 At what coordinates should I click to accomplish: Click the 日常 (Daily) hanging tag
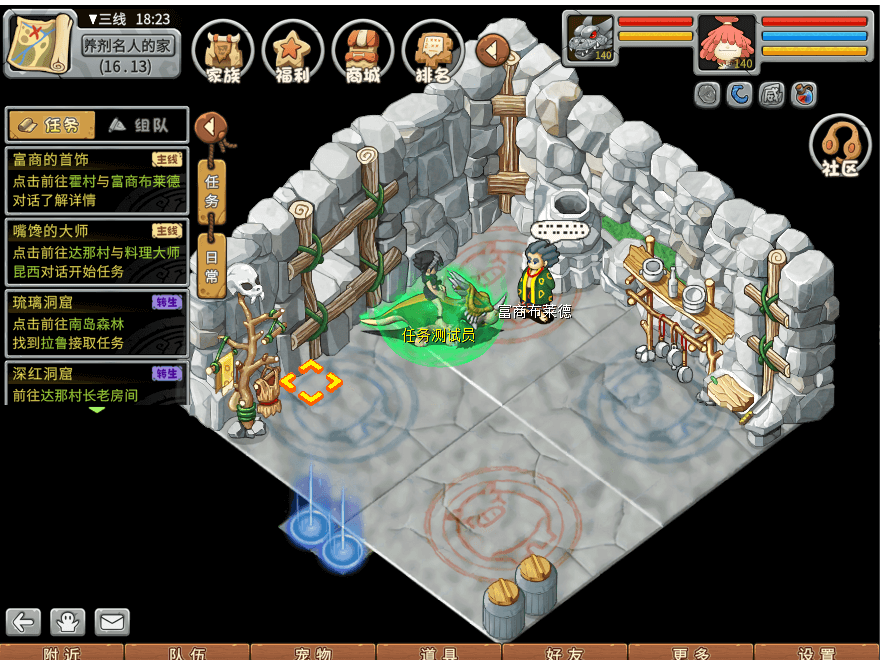[x=211, y=265]
